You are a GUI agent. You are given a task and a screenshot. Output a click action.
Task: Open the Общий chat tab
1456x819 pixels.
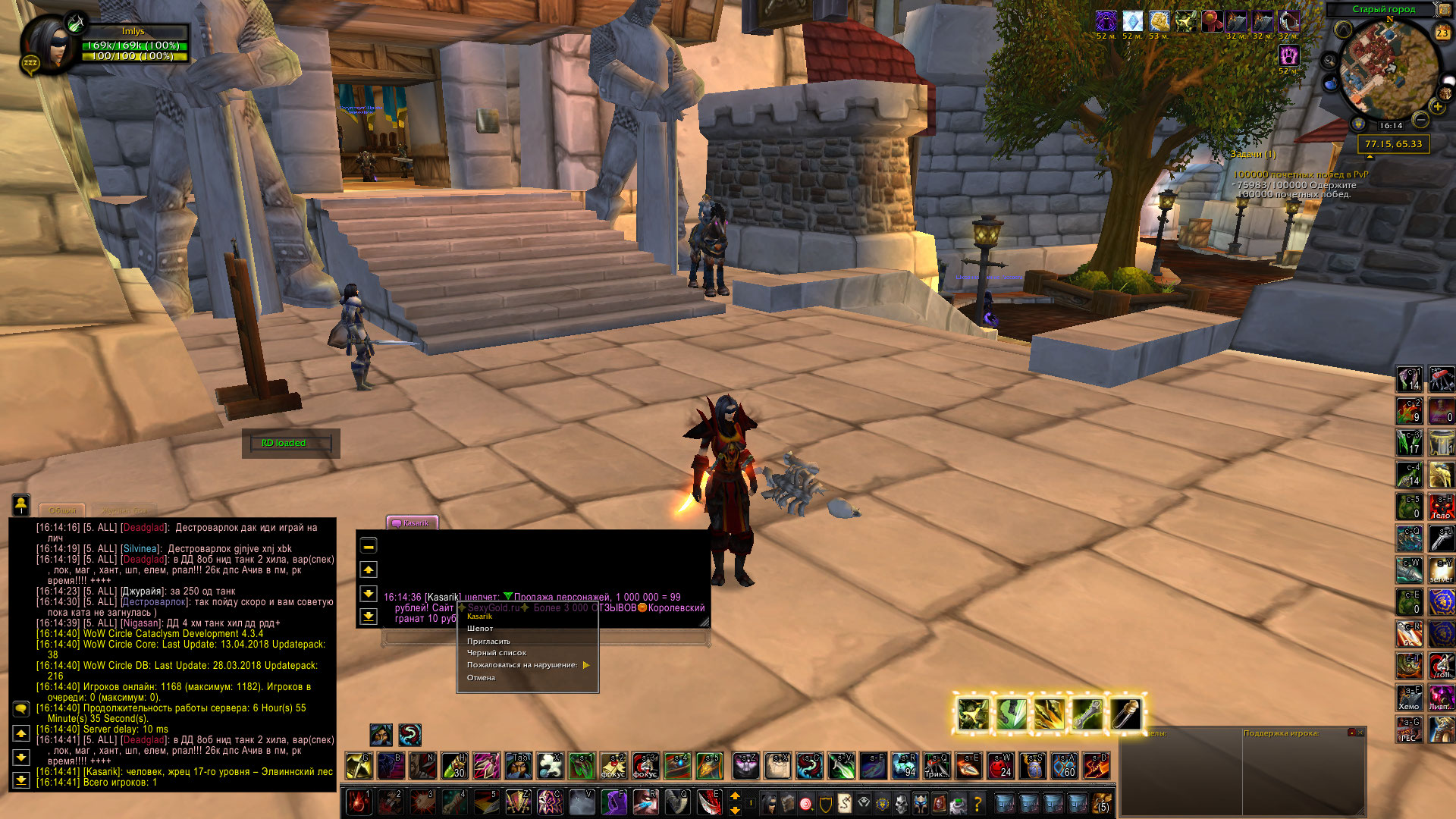point(62,510)
